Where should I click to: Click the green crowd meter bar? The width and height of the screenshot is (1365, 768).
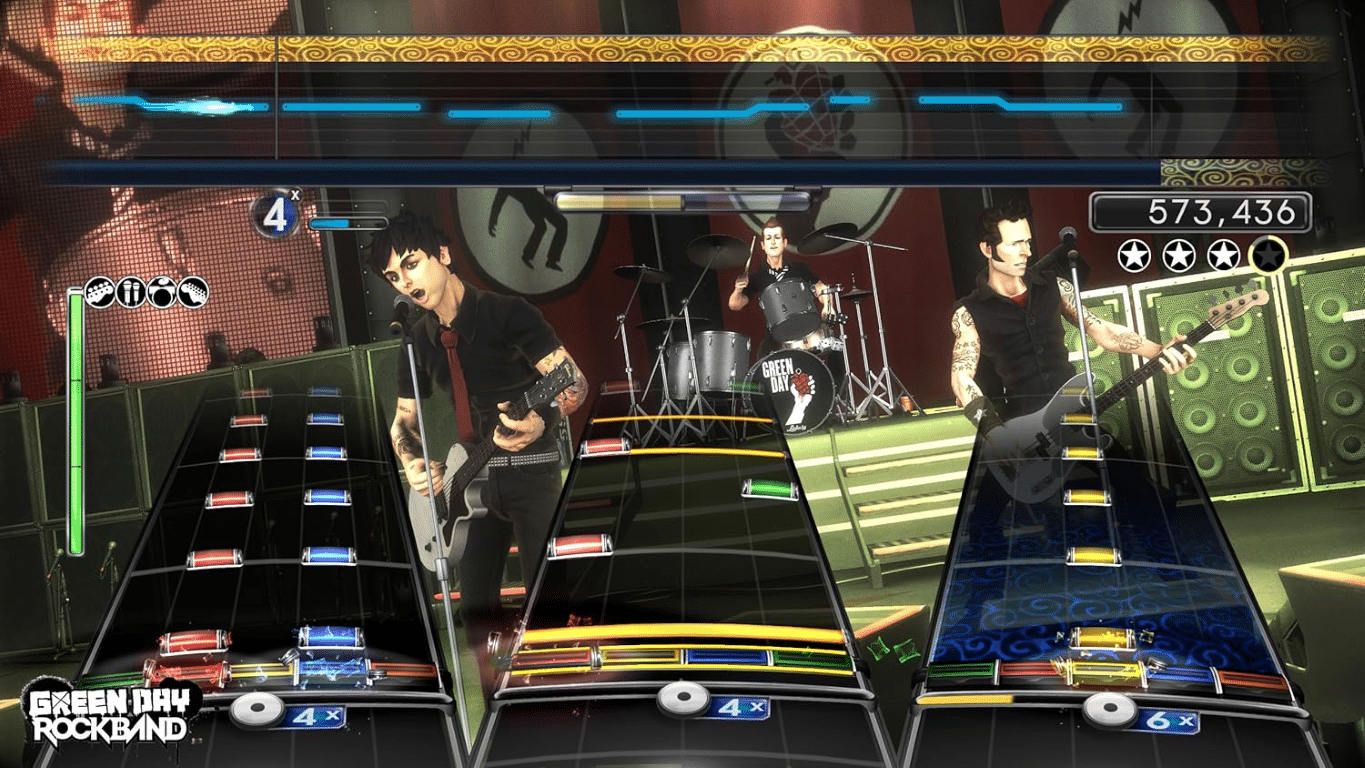pos(78,420)
